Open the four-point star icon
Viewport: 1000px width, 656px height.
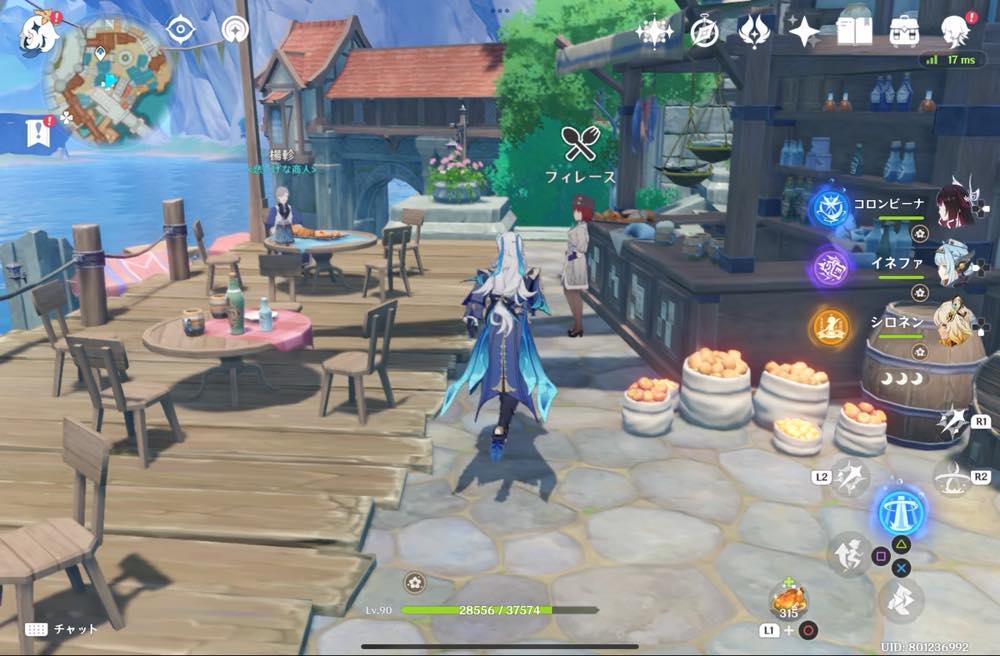(x=804, y=32)
